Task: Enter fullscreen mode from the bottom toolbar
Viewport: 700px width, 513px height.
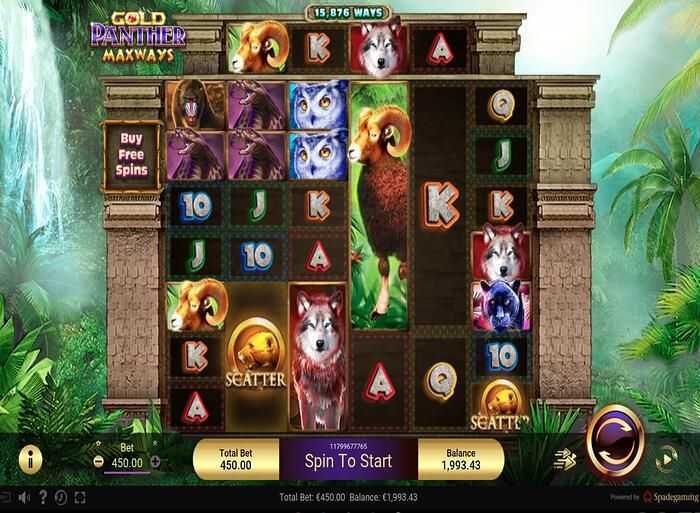Action: tap(80, 497)
